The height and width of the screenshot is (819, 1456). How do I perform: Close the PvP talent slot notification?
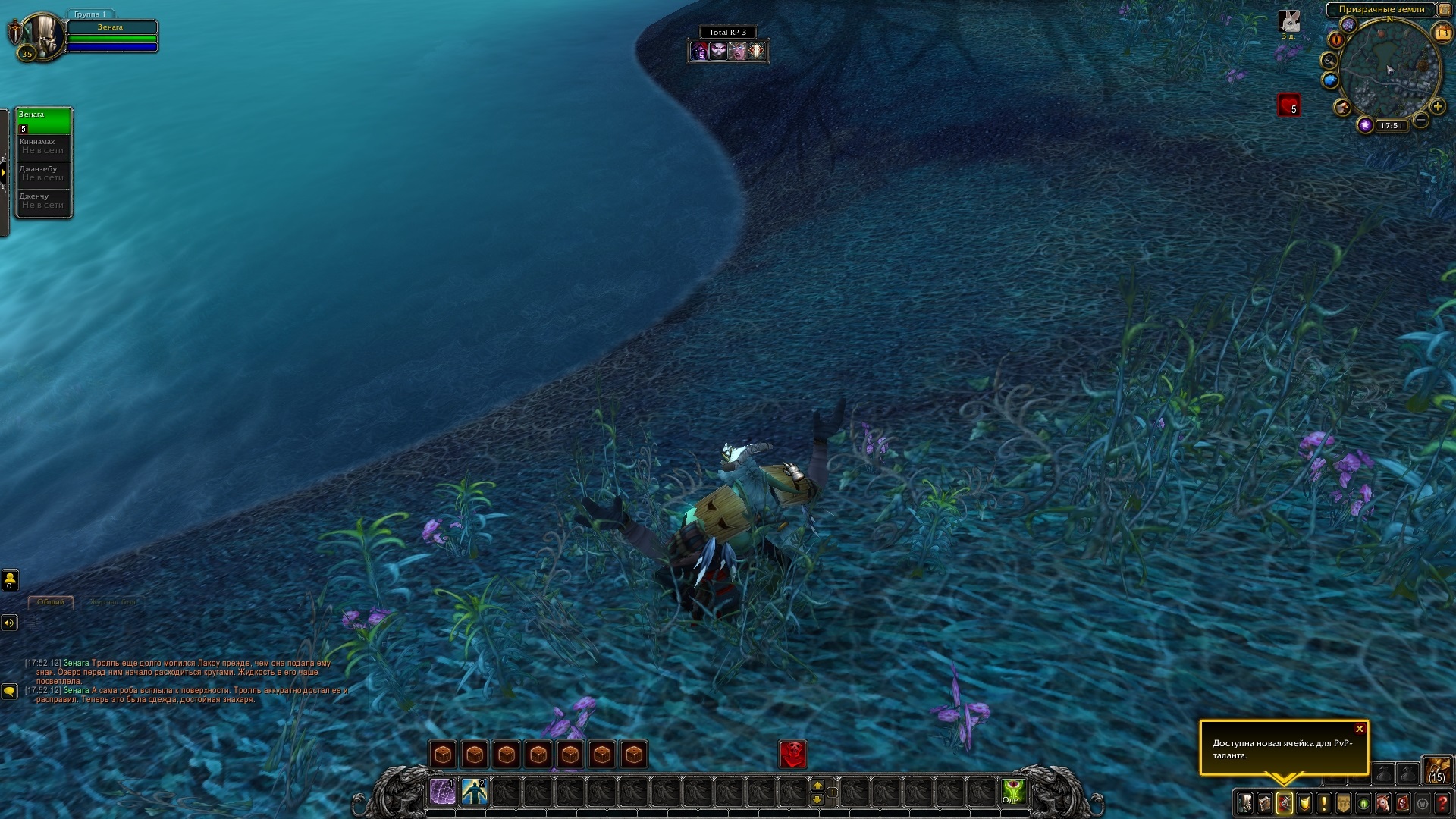coord(1359,730)
